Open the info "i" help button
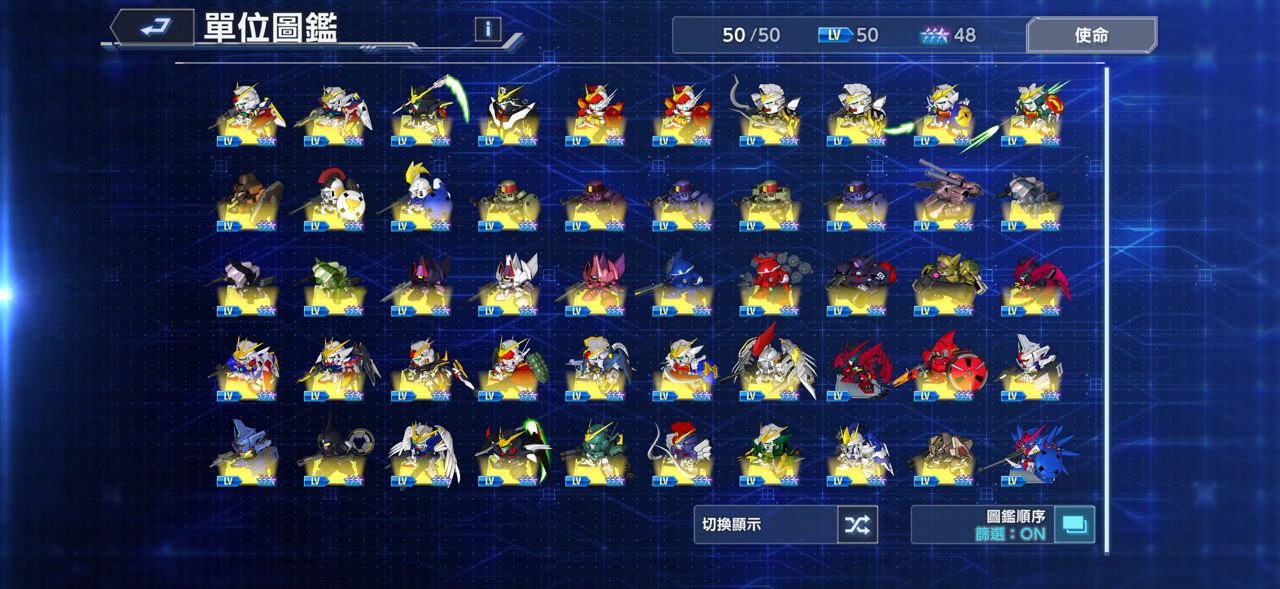 pos(488,29)
